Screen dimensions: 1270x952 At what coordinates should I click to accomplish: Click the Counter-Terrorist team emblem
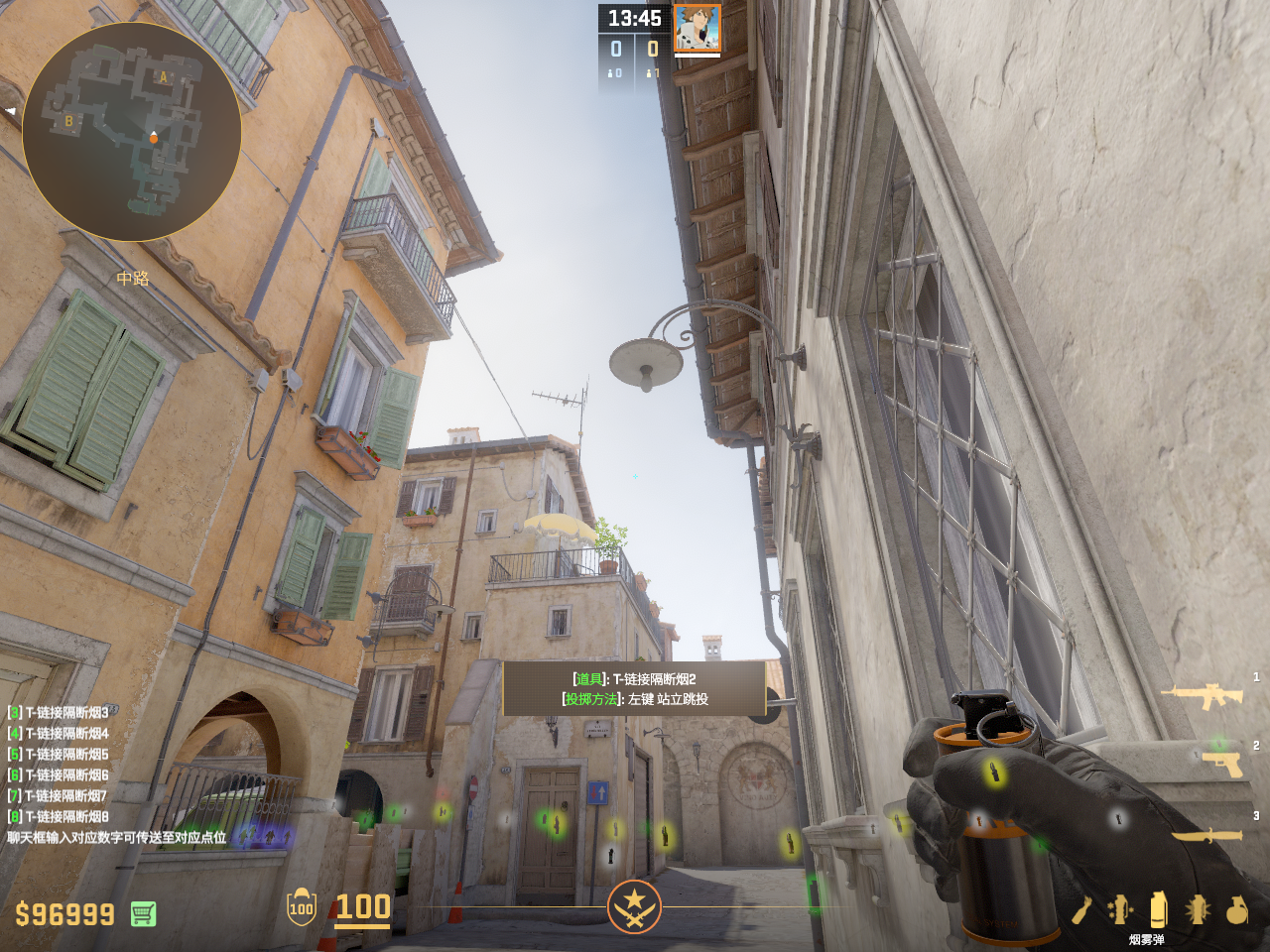point(634,906)
